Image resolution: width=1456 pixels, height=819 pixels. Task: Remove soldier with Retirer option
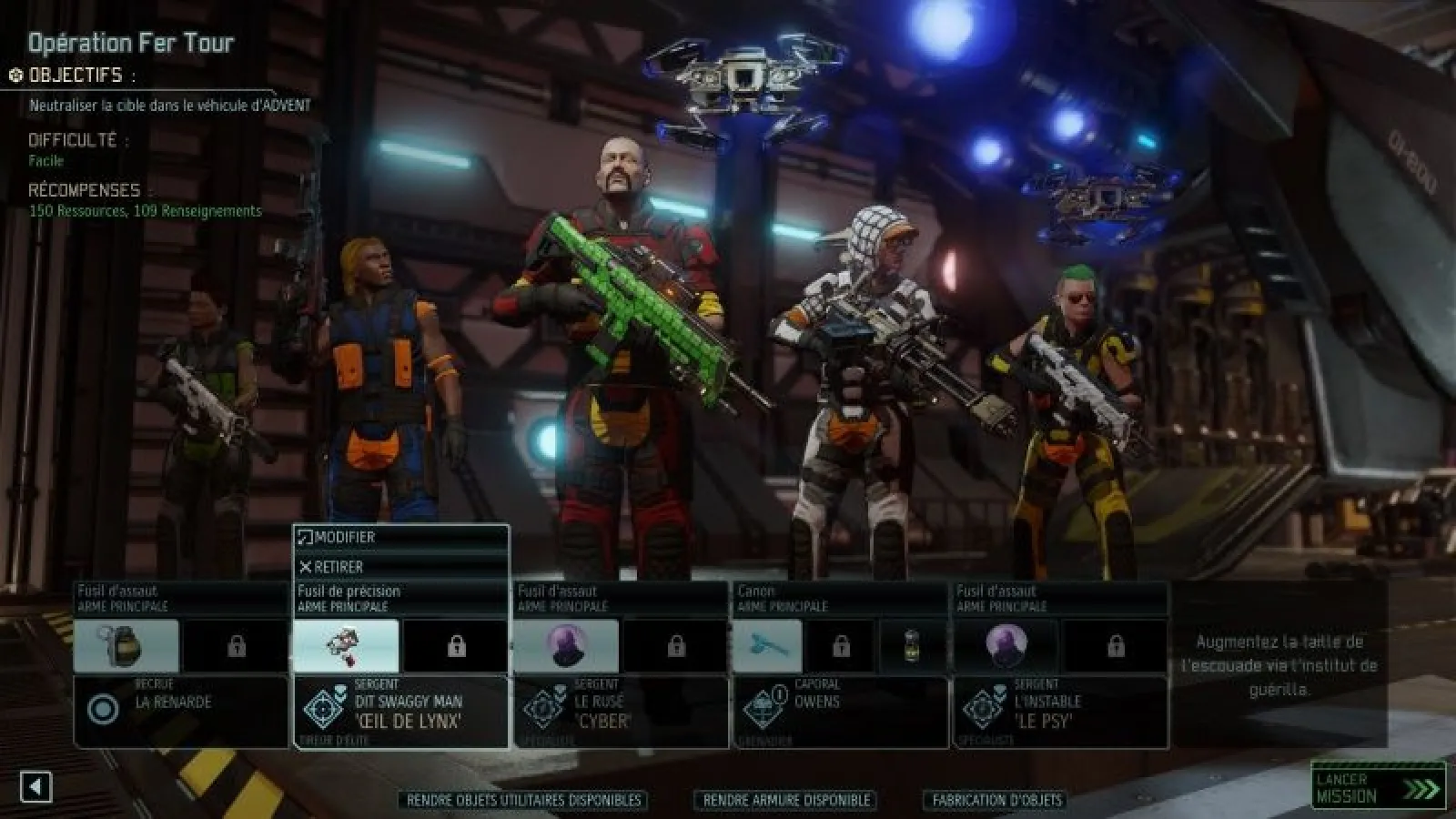click(400, 567)
